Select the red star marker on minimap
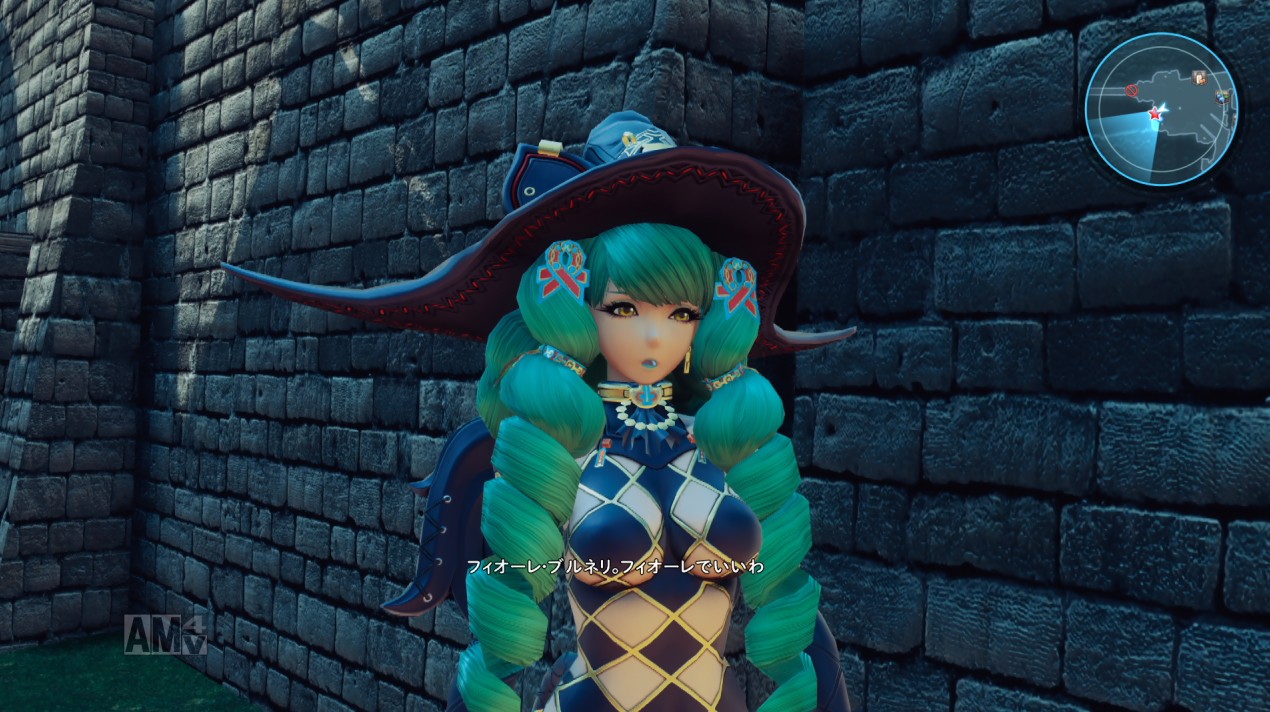The image size is (1270, 712). tap(1155, 114)
